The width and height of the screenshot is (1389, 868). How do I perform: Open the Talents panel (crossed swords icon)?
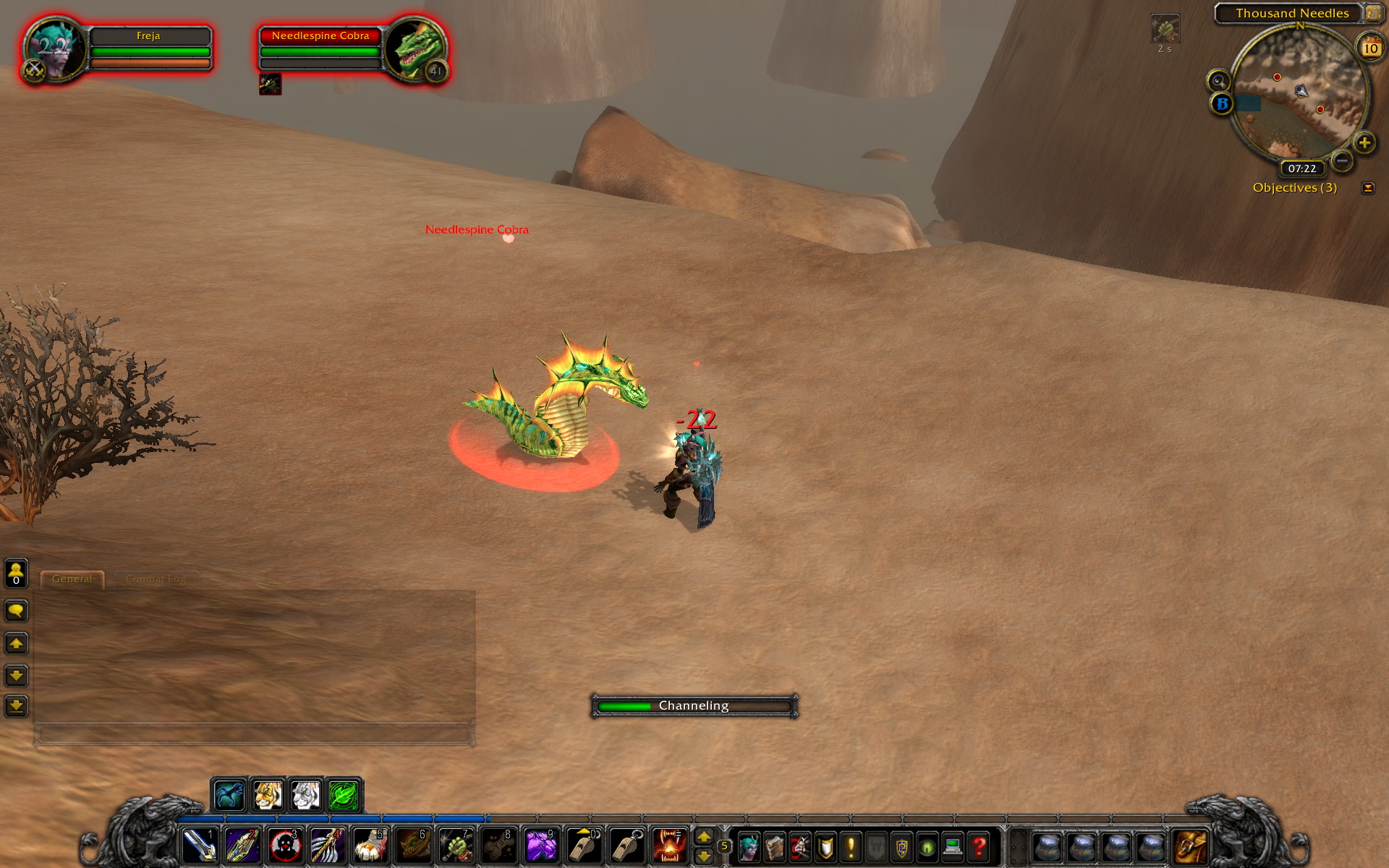pos(802,846)
